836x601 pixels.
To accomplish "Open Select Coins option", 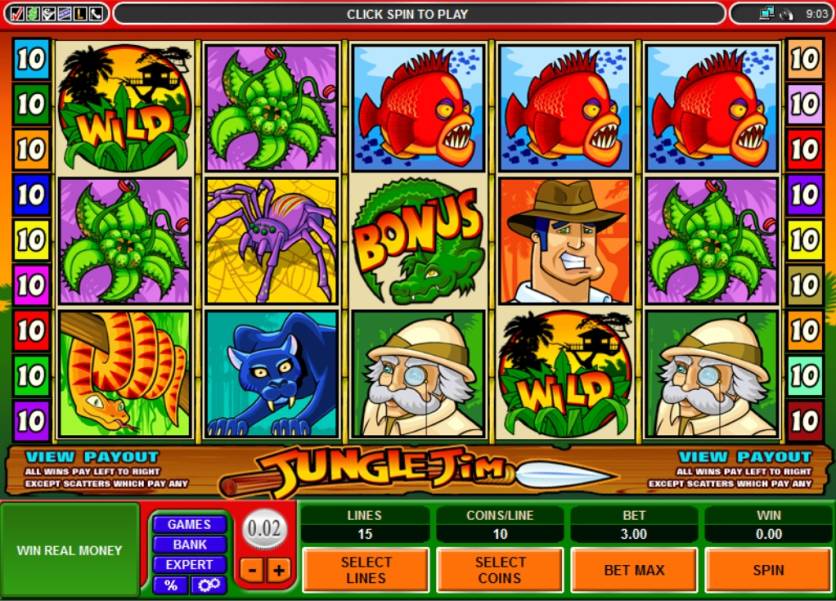I will coord(499,570).
